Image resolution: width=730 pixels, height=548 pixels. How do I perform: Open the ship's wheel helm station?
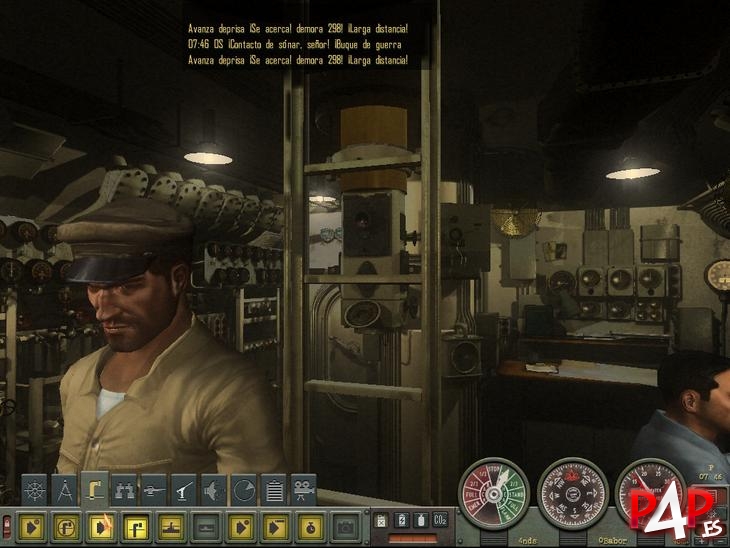[x=33, y=490]
